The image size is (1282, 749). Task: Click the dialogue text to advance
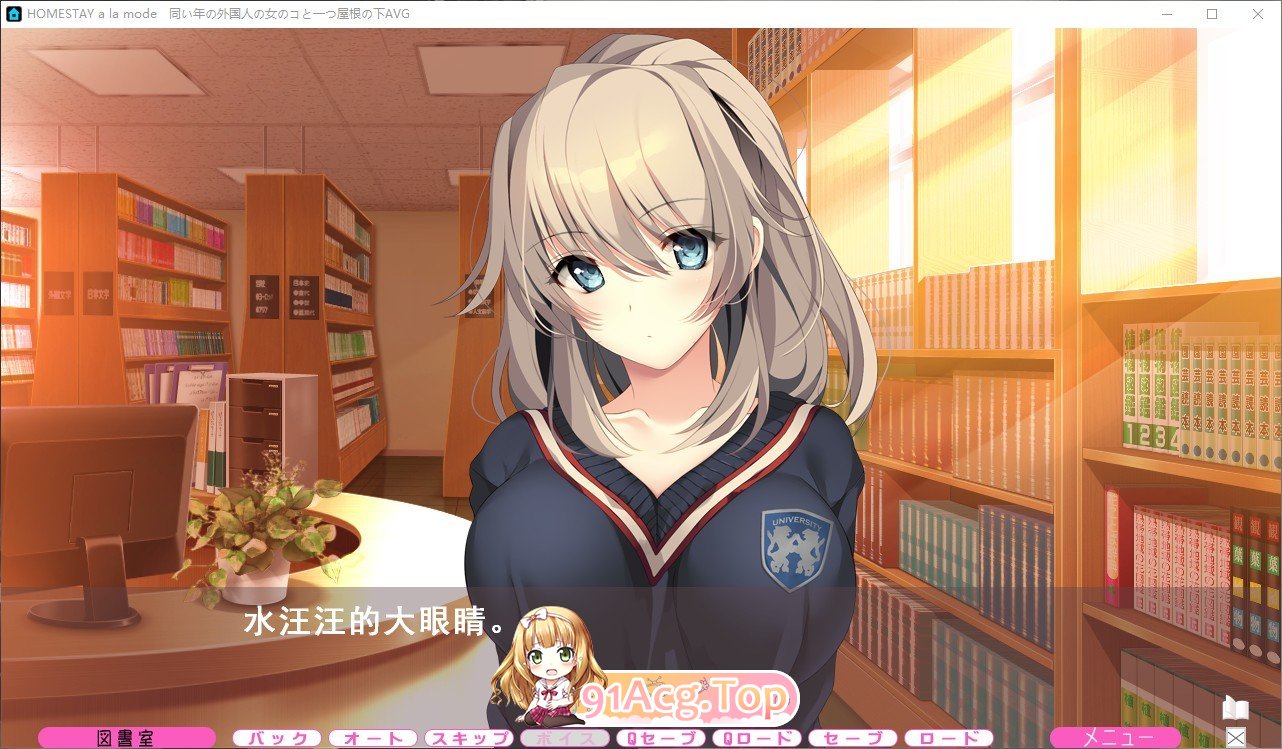click(370, 620)
